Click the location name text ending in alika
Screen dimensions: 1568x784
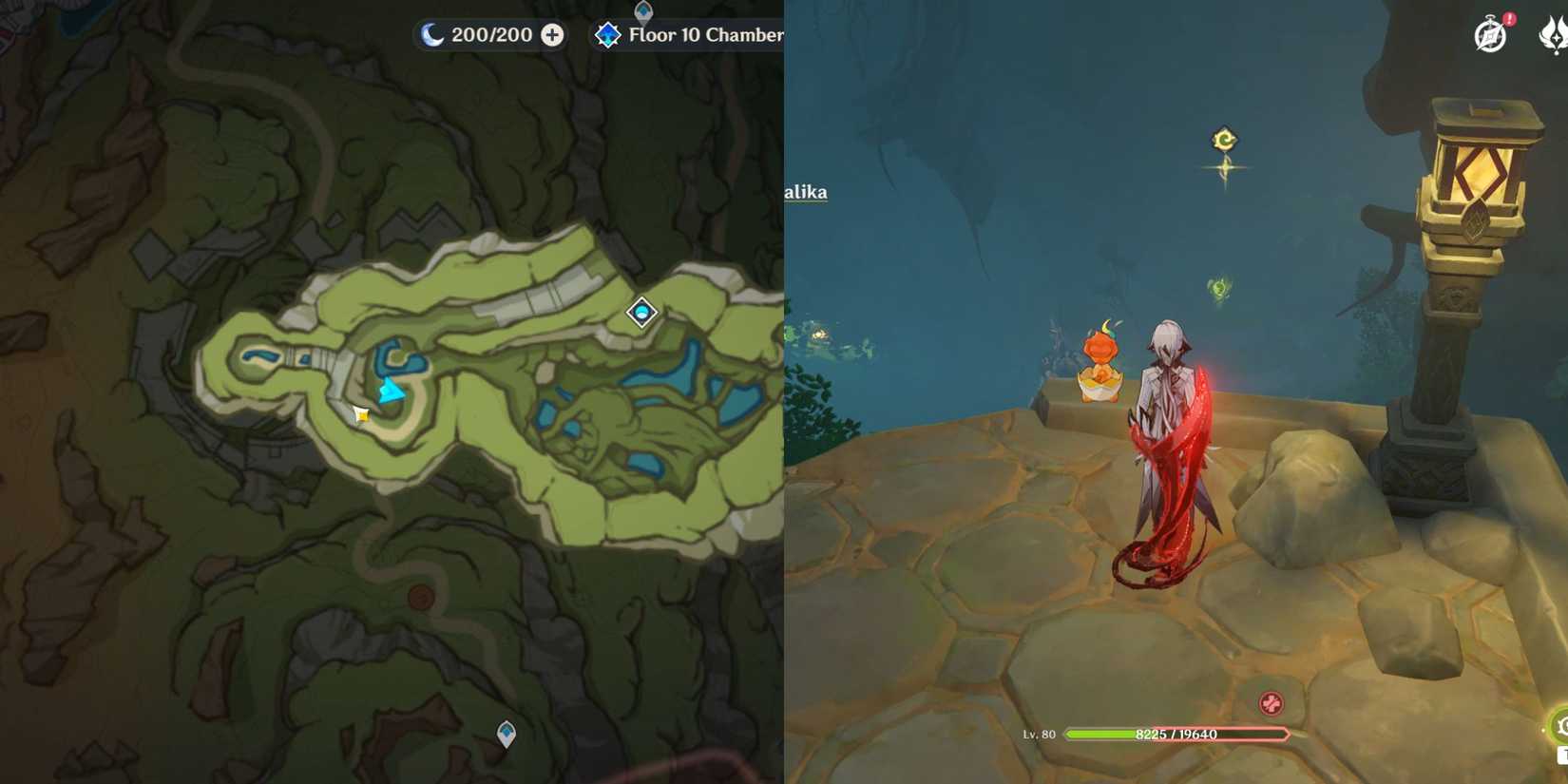807,191
